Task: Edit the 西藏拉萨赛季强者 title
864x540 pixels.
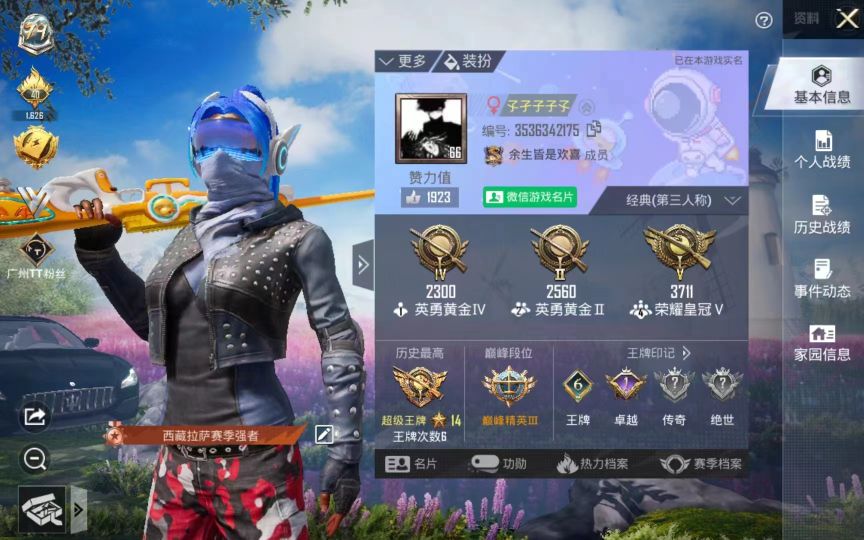Action: (323, 434)
